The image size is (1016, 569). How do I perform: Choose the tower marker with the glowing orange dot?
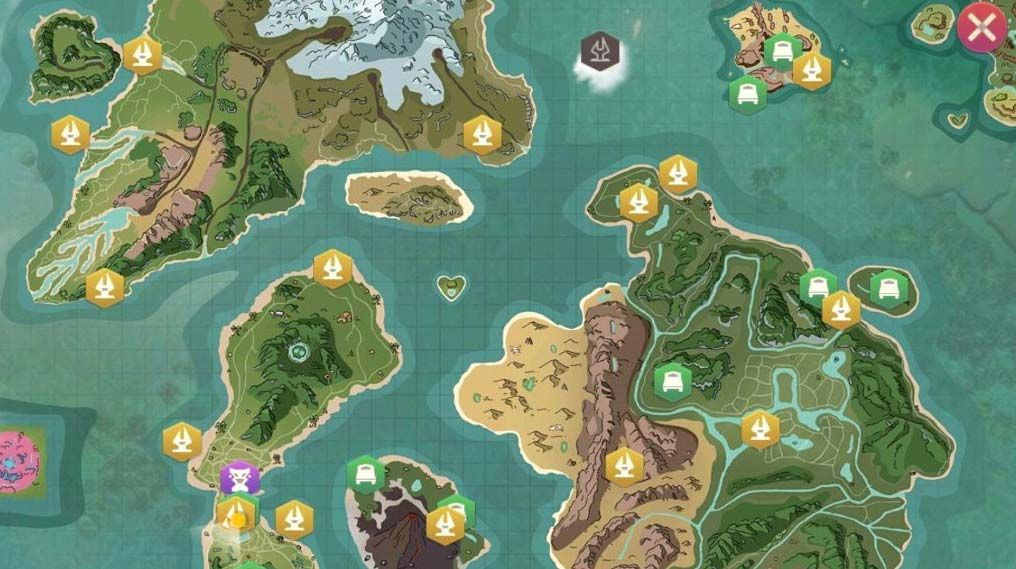[237, 516]
